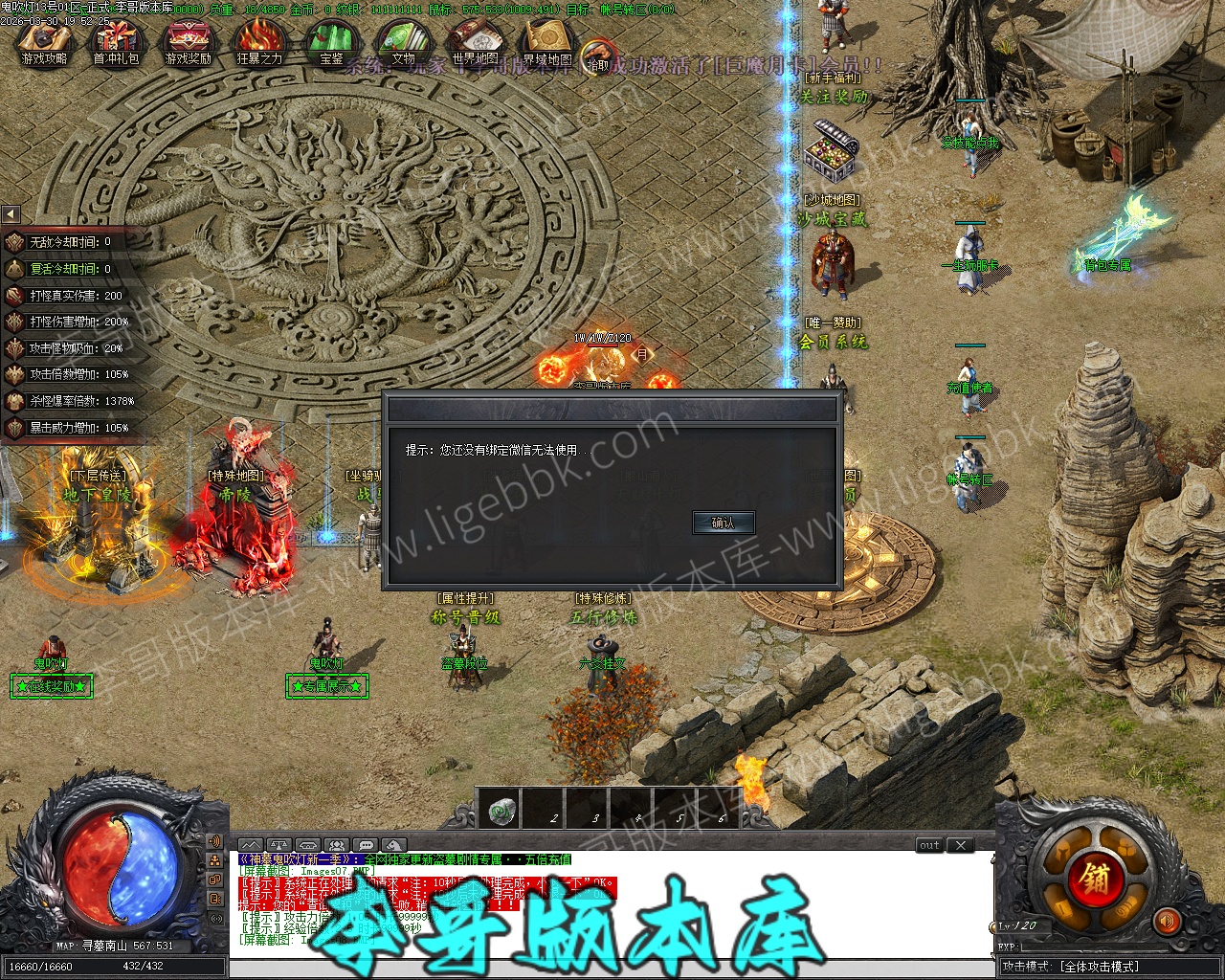Screen dimensions: 1225x980
Task: Open the 关注奖励 follow reward icon
Action: click(x=834, y=97)
